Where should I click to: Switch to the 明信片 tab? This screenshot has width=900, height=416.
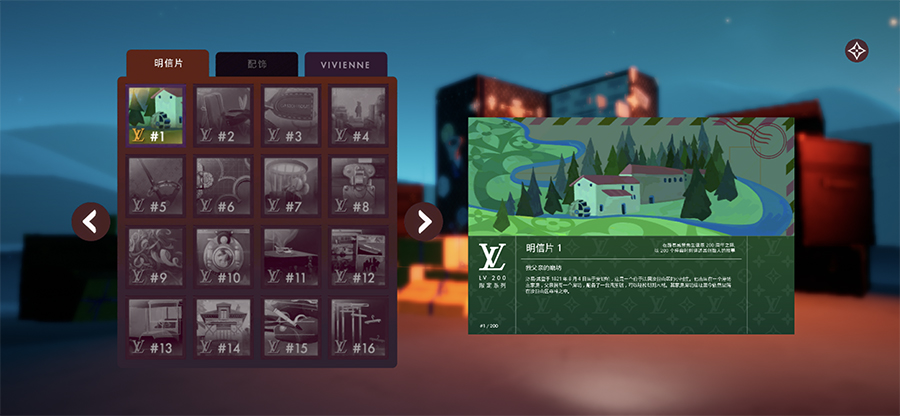[x=168, y=64]
